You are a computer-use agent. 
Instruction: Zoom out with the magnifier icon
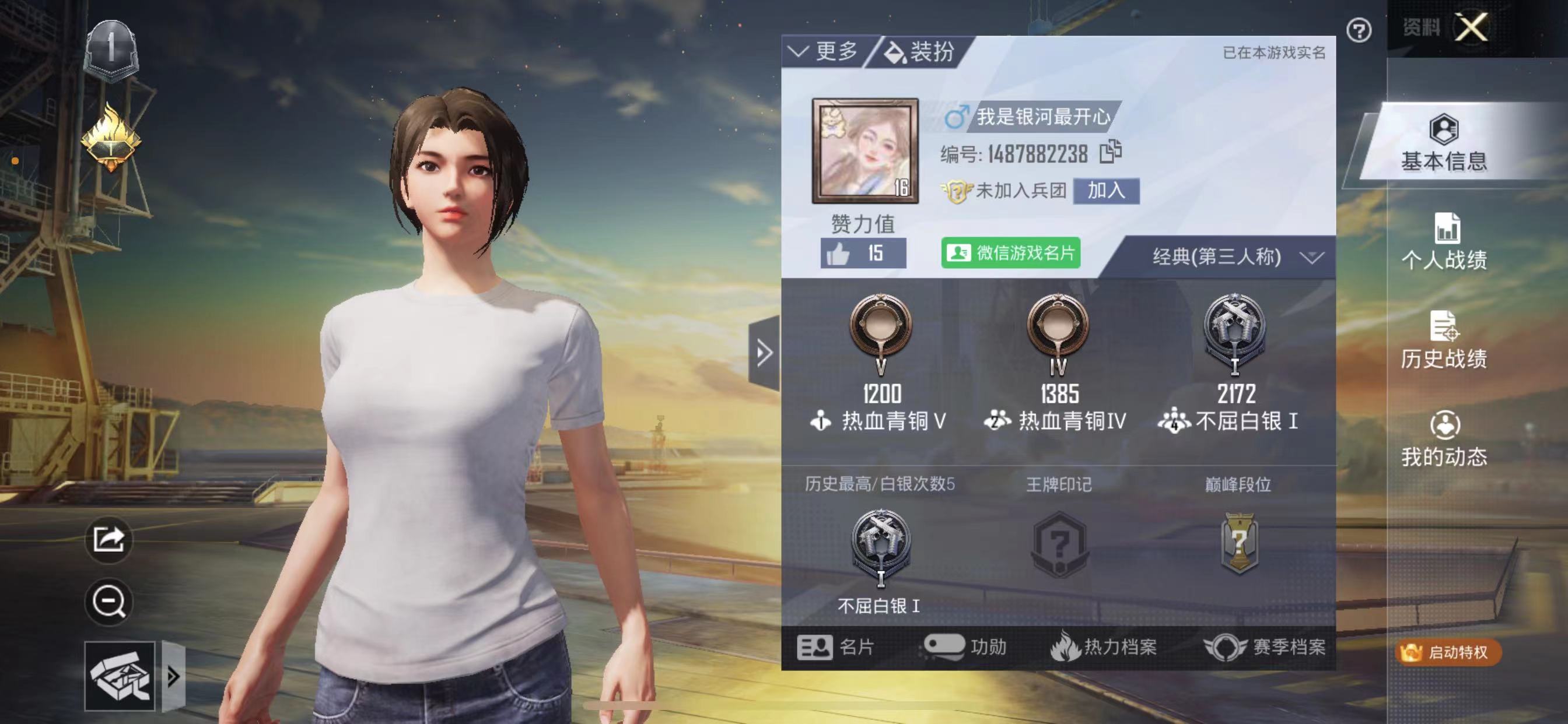108,601
